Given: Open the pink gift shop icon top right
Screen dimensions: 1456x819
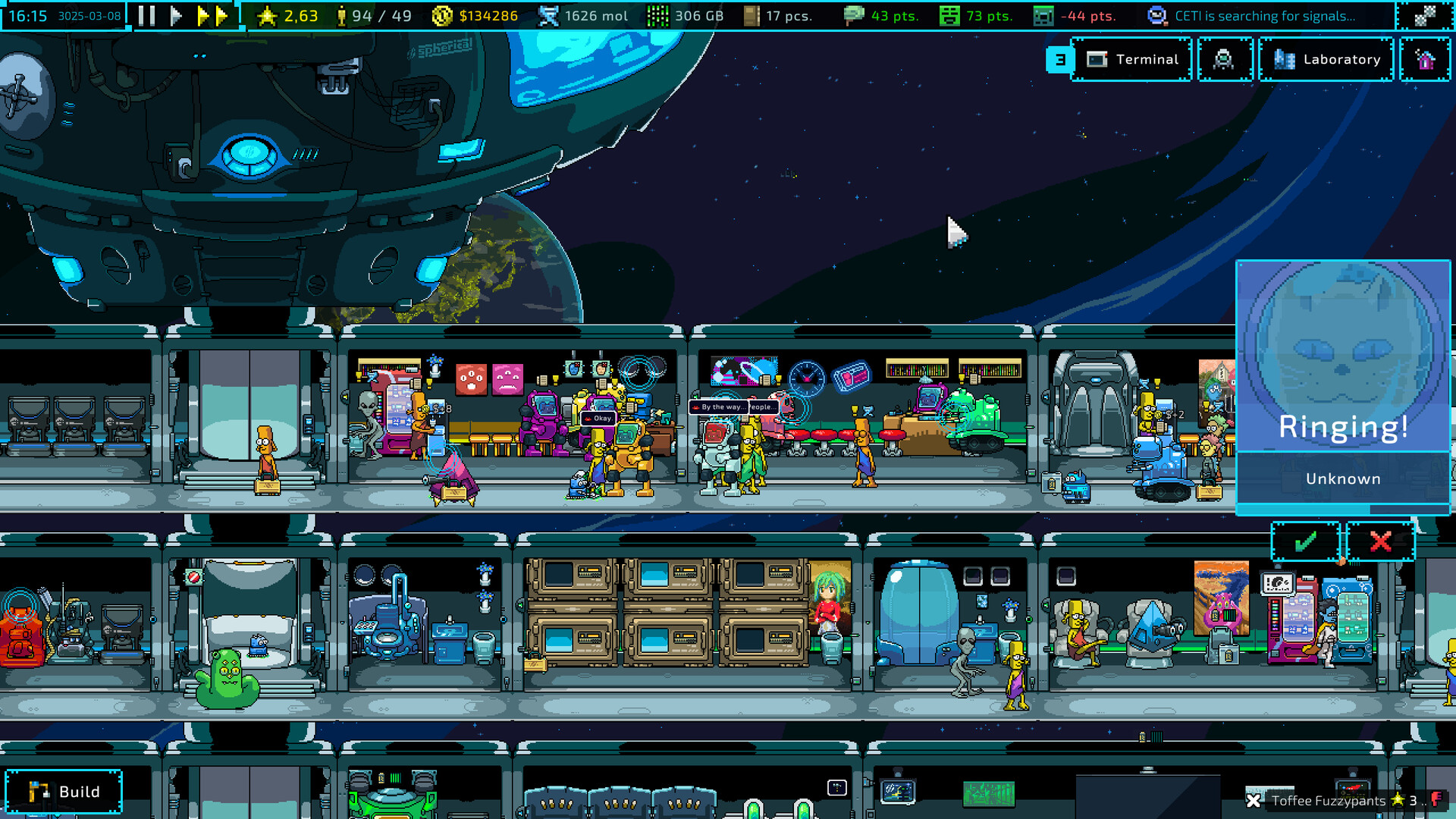Looking at the screenshot, I should point(1425,59).
